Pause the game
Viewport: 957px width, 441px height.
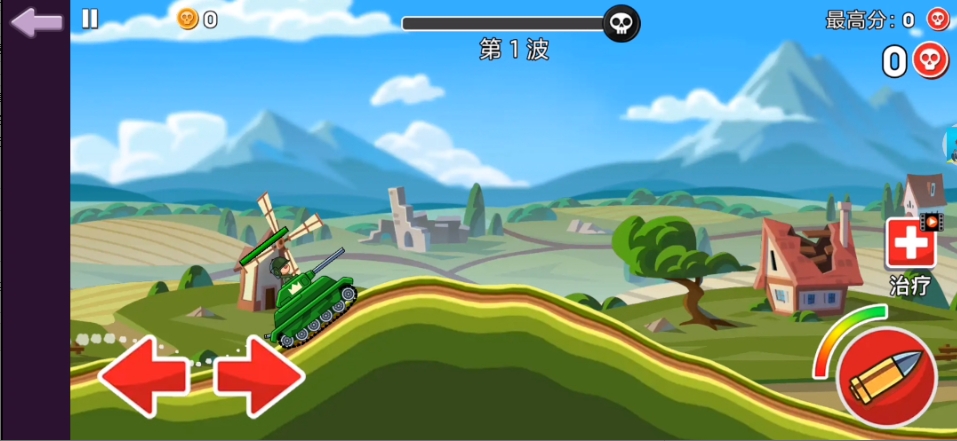pos(90,19)
